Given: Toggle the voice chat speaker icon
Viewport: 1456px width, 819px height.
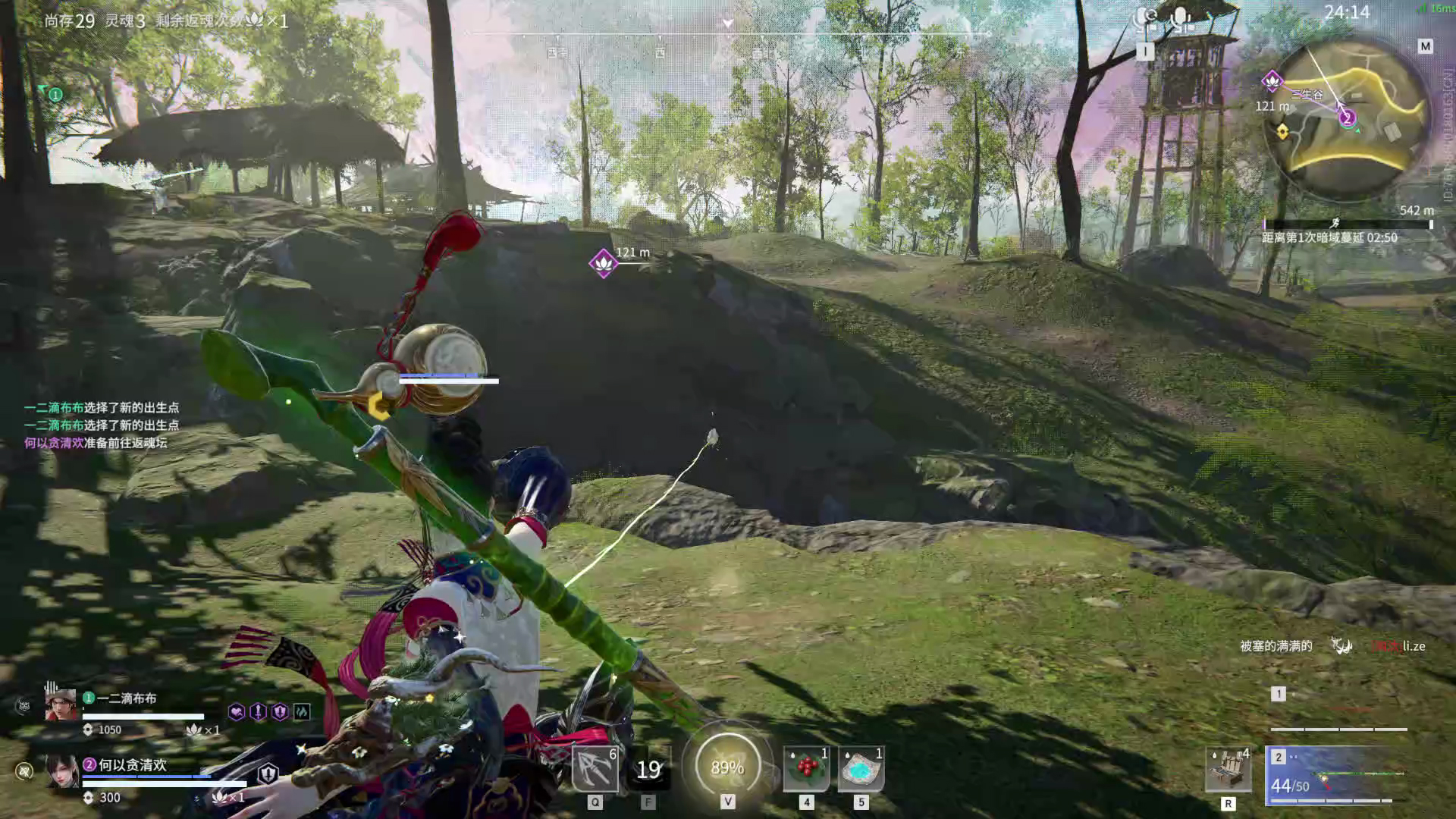Looking at the screenshot, I should pos(1145,18).
